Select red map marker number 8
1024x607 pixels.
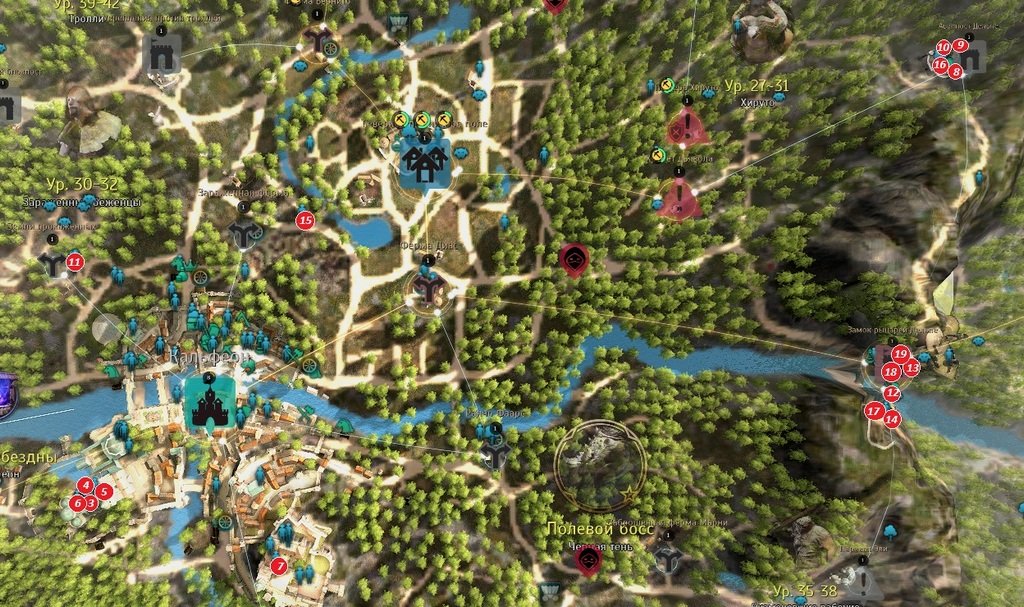click(956, 71)
